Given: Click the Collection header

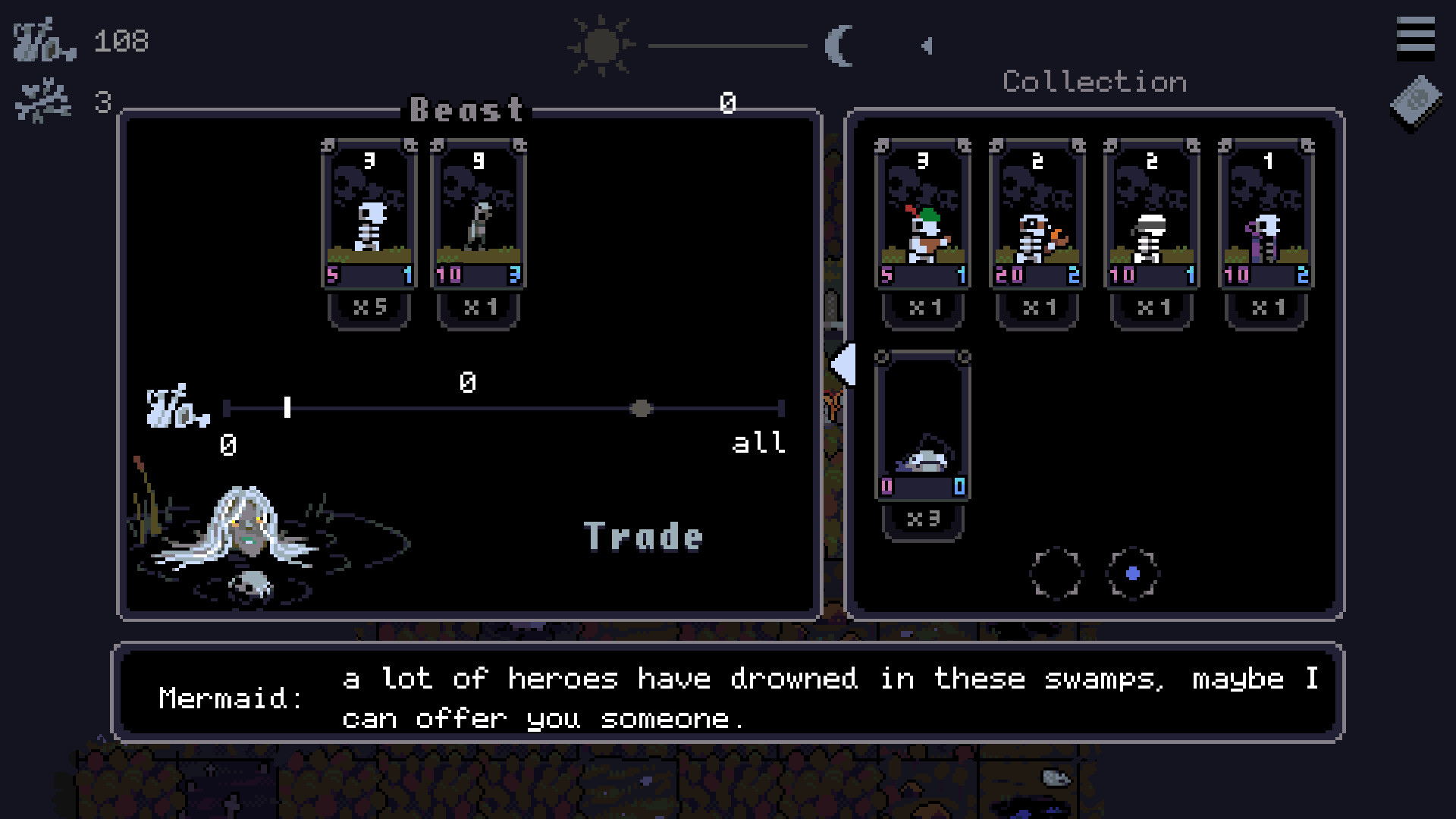Looking at the screenshot, I should tap(1094, 81).
